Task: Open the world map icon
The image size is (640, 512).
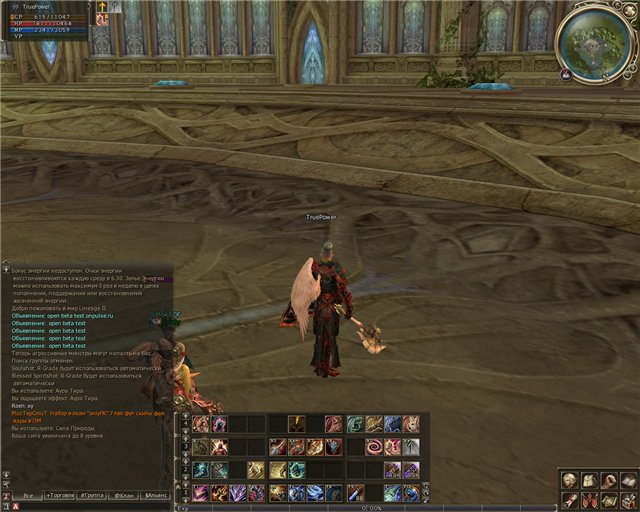Action: coord(609,499)
